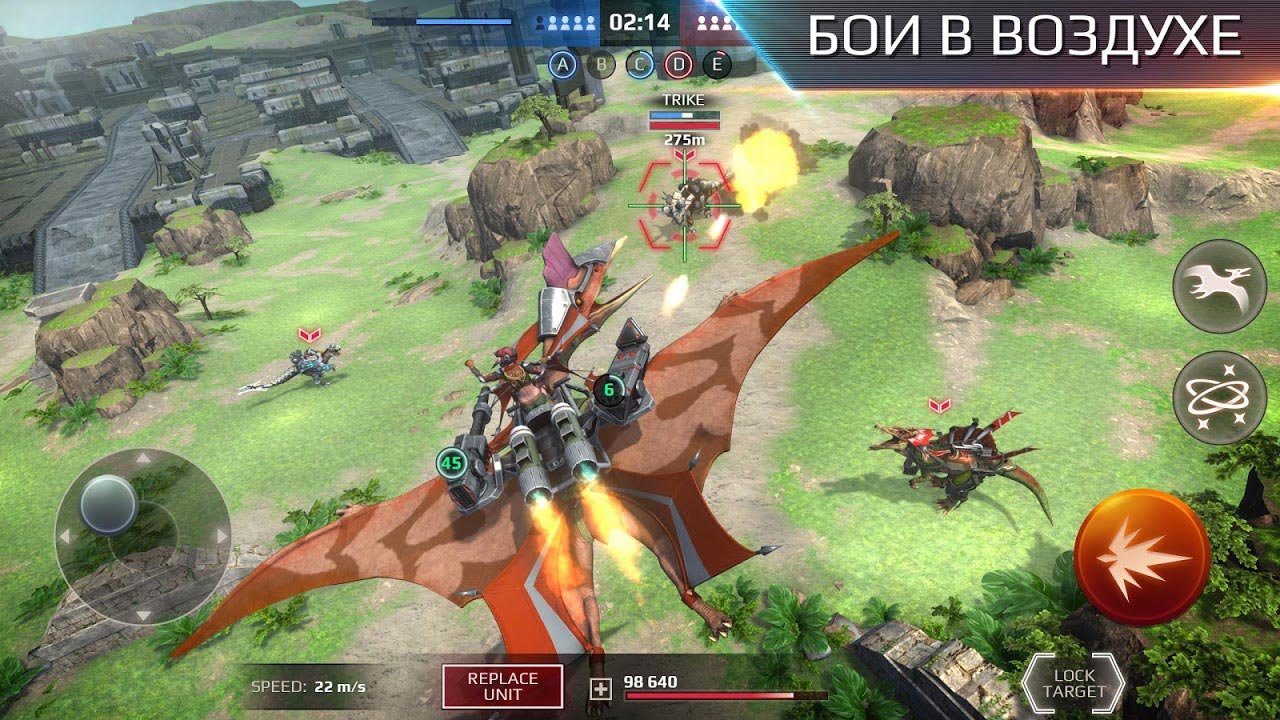This screenshot has height=720, width=1280.
Task: Fire weapons with the orange attack button
Action: 1142,557
